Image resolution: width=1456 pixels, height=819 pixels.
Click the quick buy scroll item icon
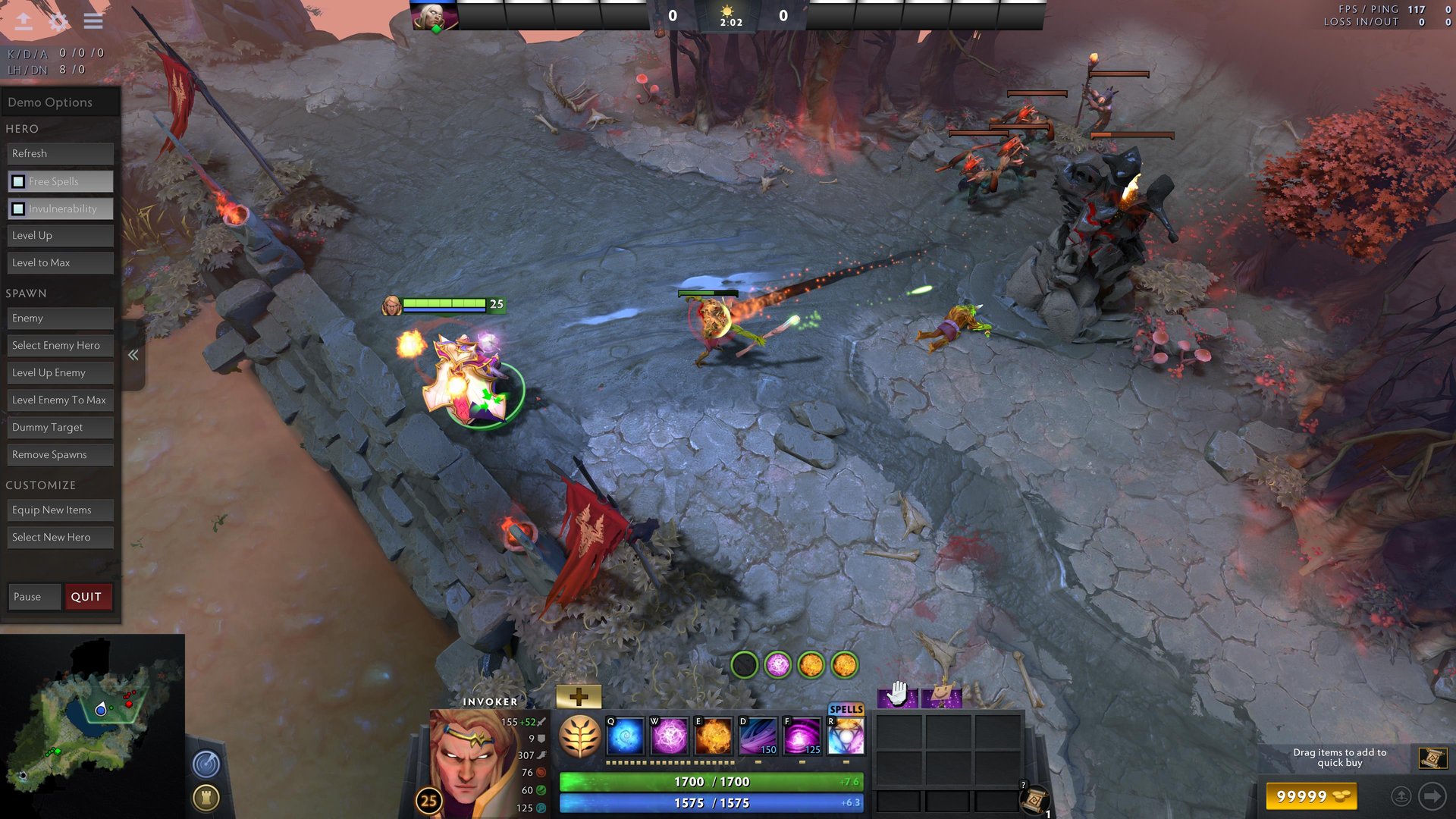(1433, 757)
